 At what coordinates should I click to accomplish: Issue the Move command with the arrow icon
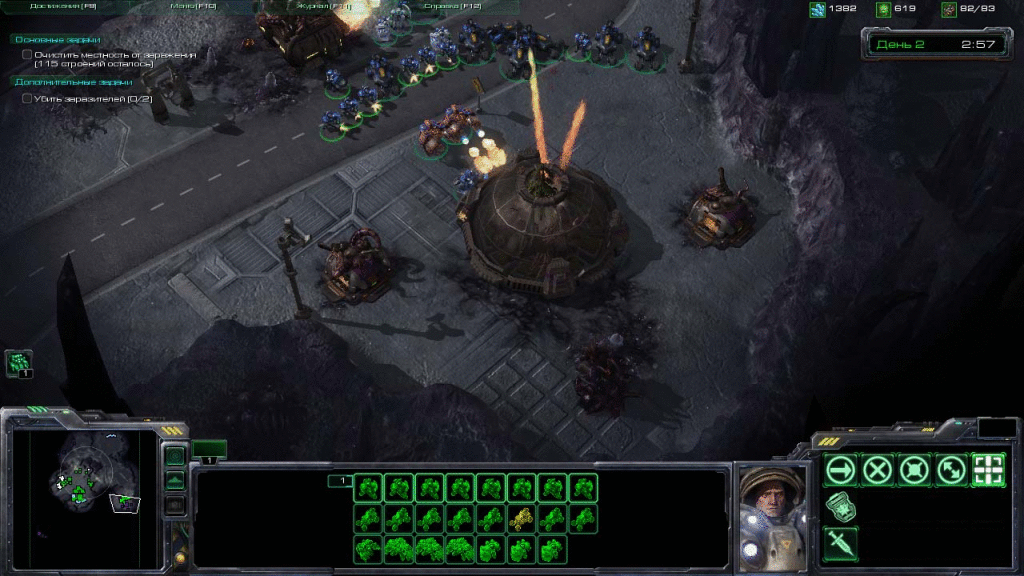841,469
